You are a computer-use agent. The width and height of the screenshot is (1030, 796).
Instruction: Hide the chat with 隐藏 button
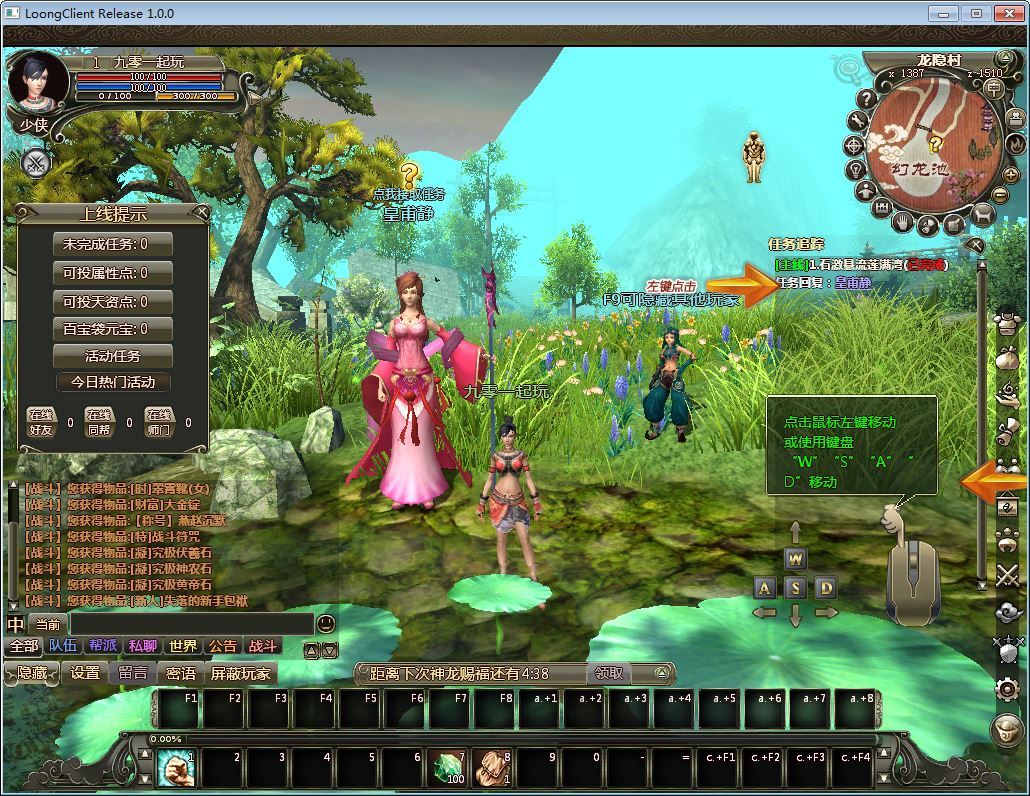32,673
